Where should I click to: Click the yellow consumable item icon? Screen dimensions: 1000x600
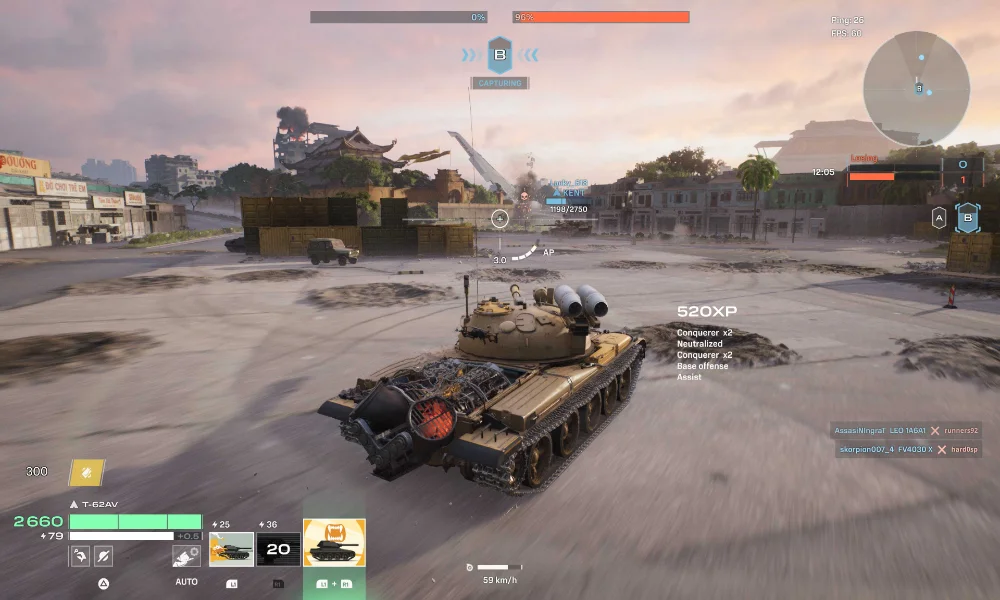point(86,472)
